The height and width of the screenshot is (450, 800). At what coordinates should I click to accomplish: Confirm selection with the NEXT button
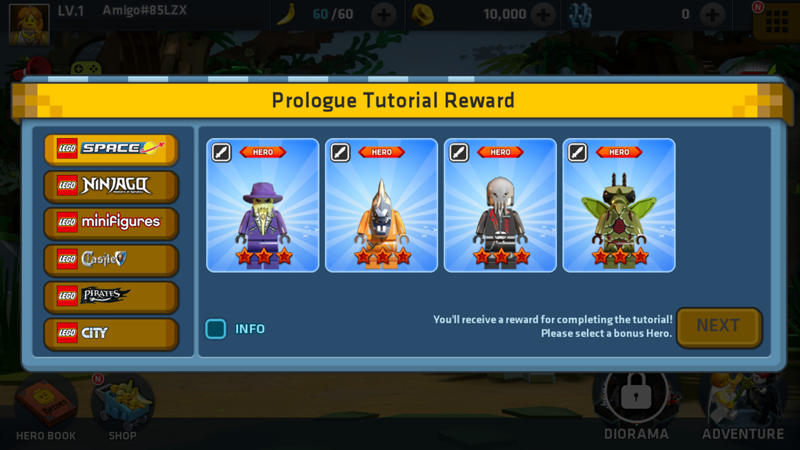[718, 326]
